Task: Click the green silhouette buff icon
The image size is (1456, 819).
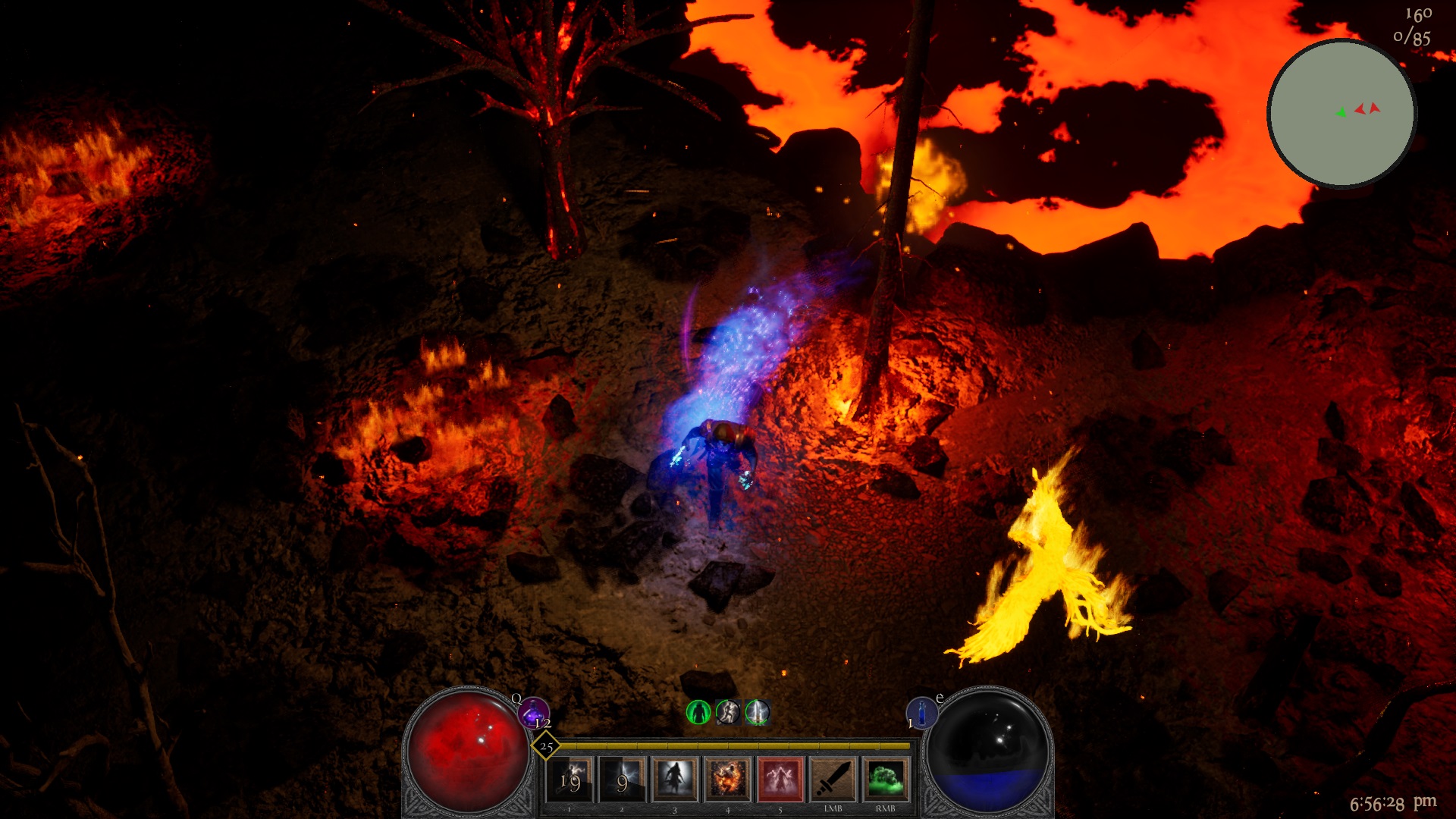Action: (698, 713)
